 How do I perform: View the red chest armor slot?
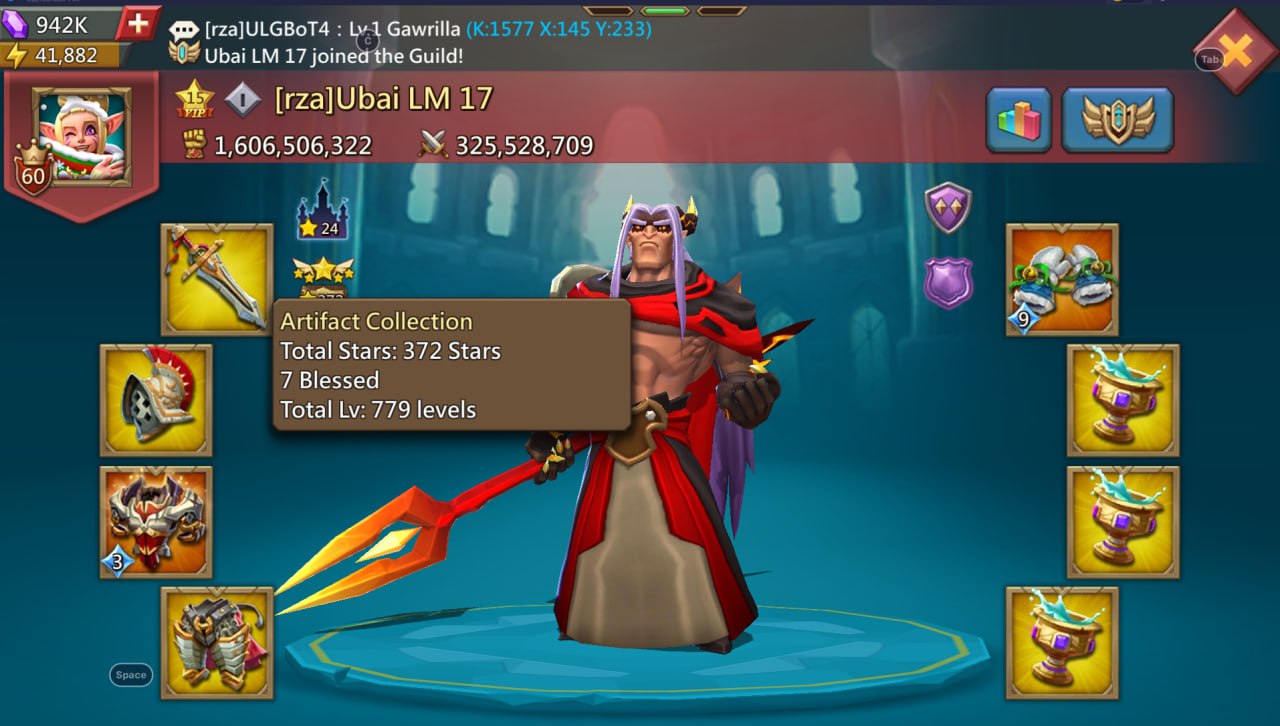(x=156, y=521)
